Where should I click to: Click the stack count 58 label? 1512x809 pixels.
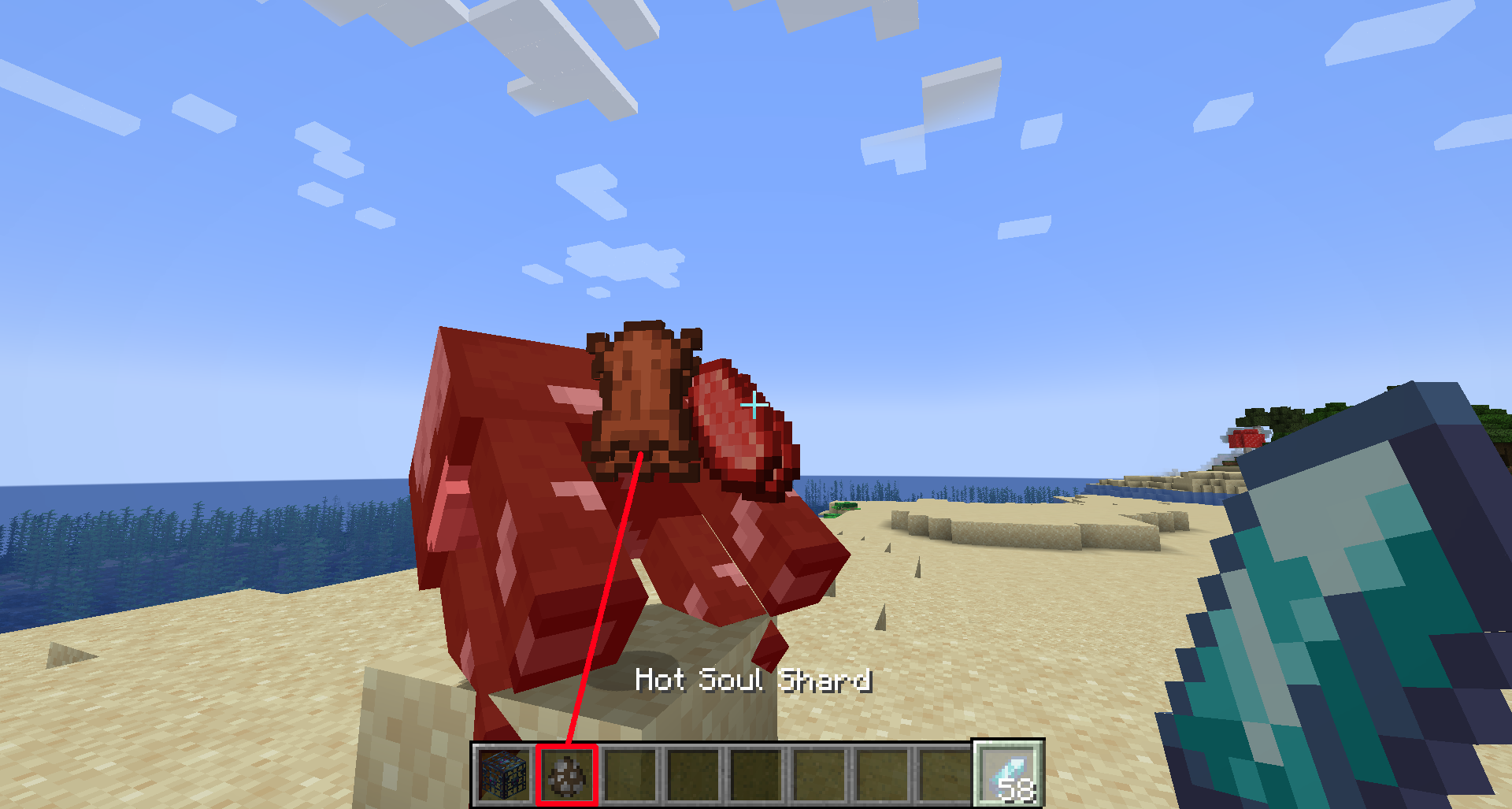(x=1017, y=788)
